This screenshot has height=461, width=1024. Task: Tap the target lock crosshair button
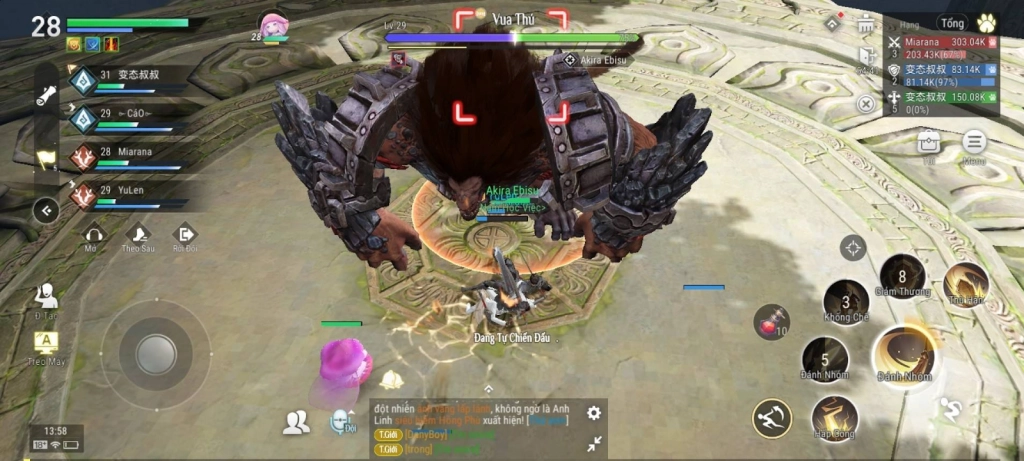pyautogui.click(x=852, y=247)
